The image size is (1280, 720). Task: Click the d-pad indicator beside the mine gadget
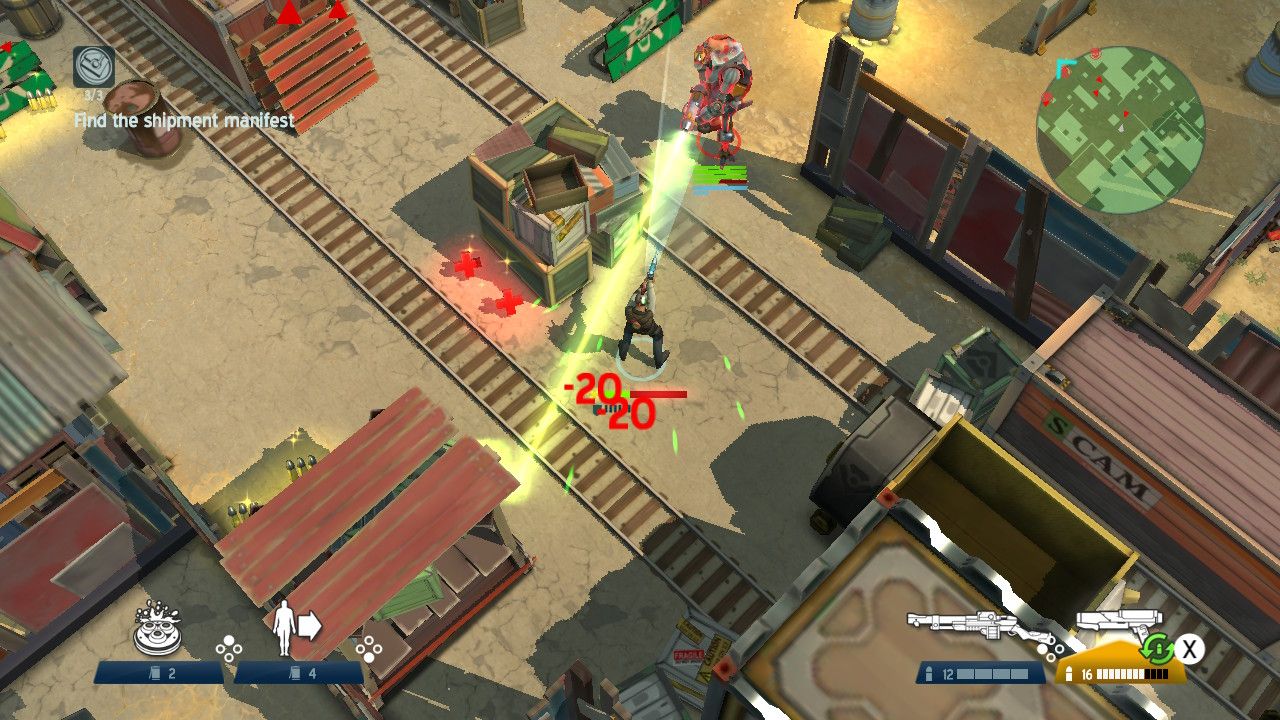228,646
